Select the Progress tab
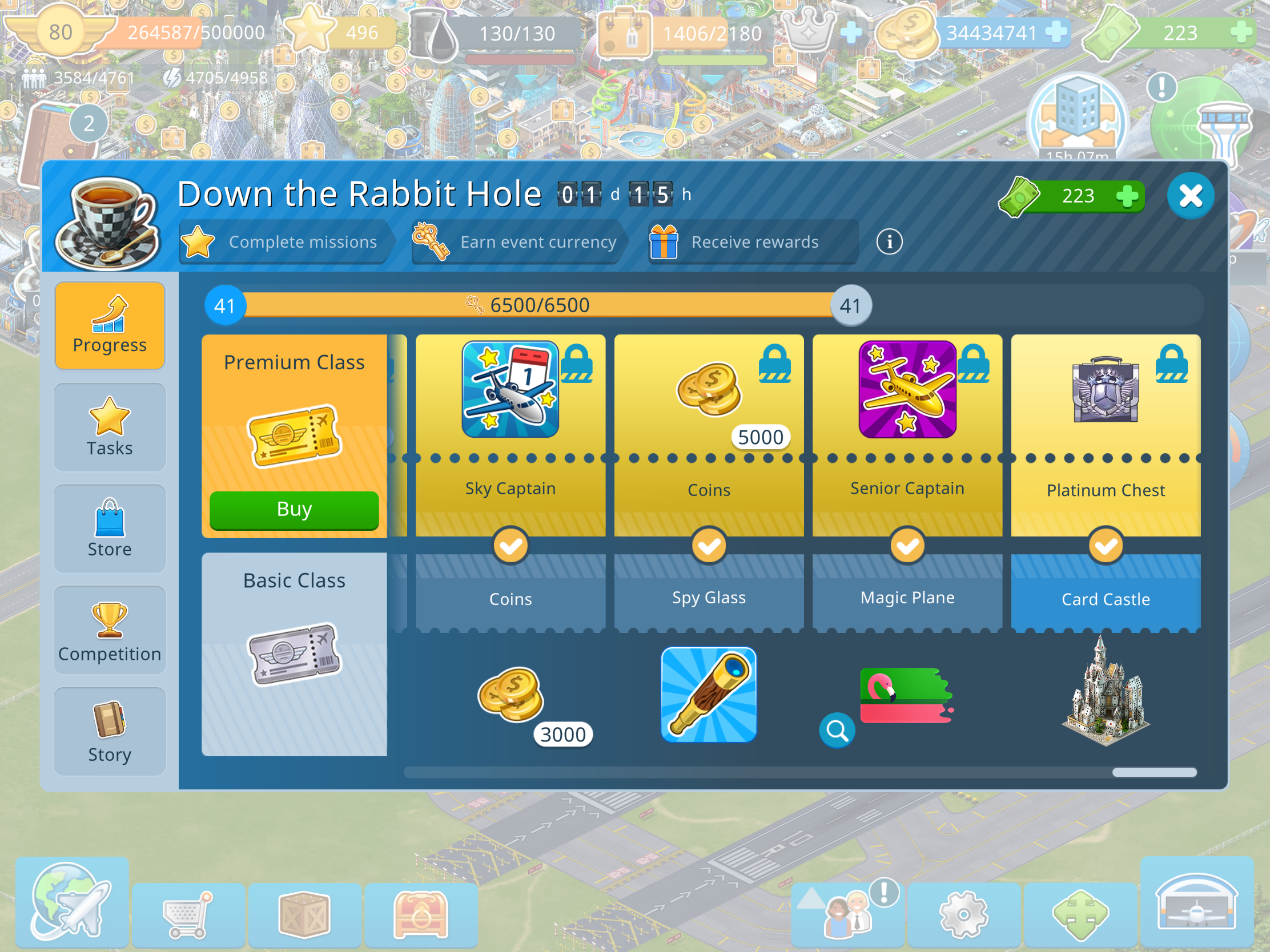The height and width of the screenshot is (952, 1270). (x=110, y=326)
